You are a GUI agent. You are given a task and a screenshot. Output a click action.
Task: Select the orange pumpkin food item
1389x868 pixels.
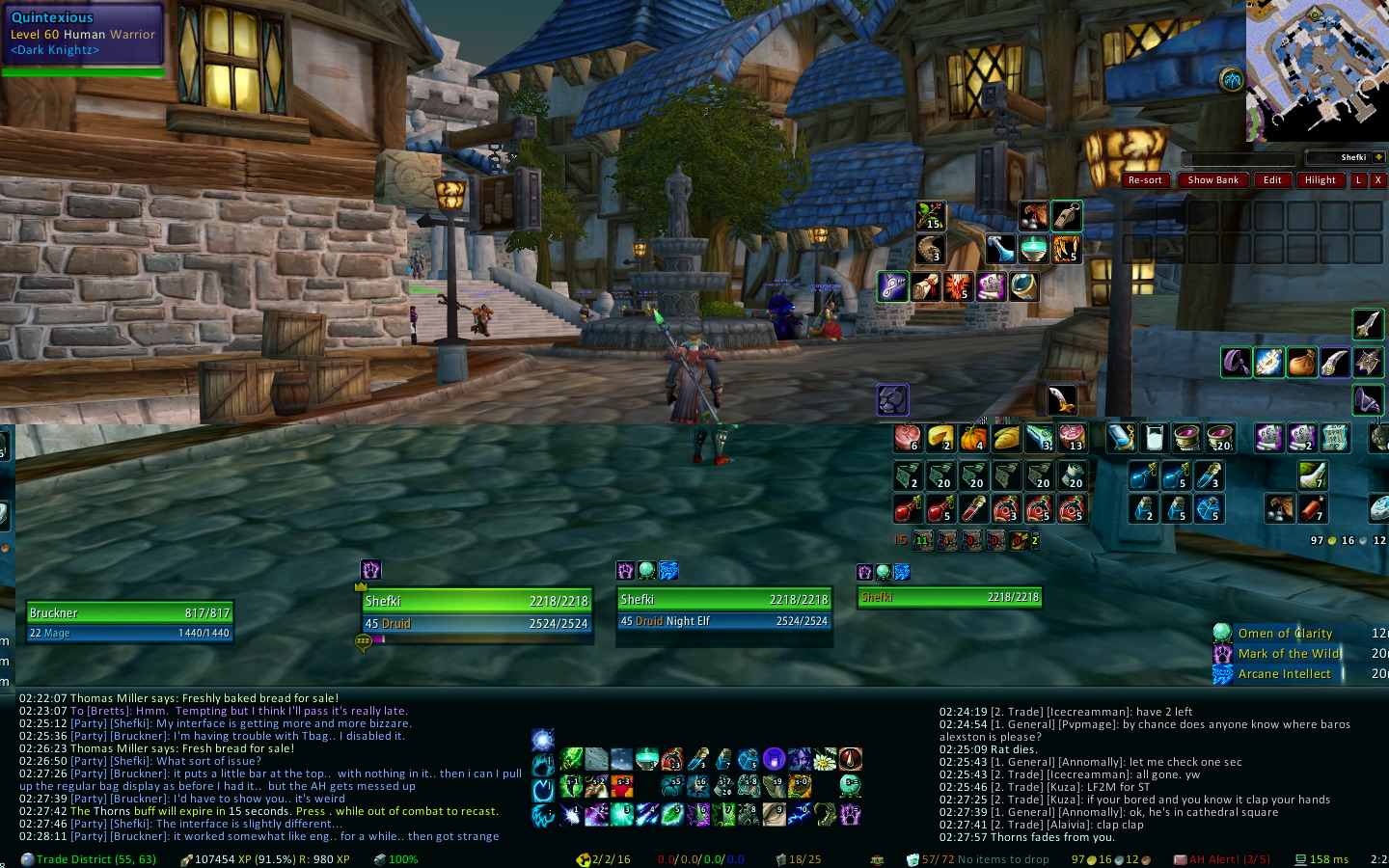click(973, 439)
